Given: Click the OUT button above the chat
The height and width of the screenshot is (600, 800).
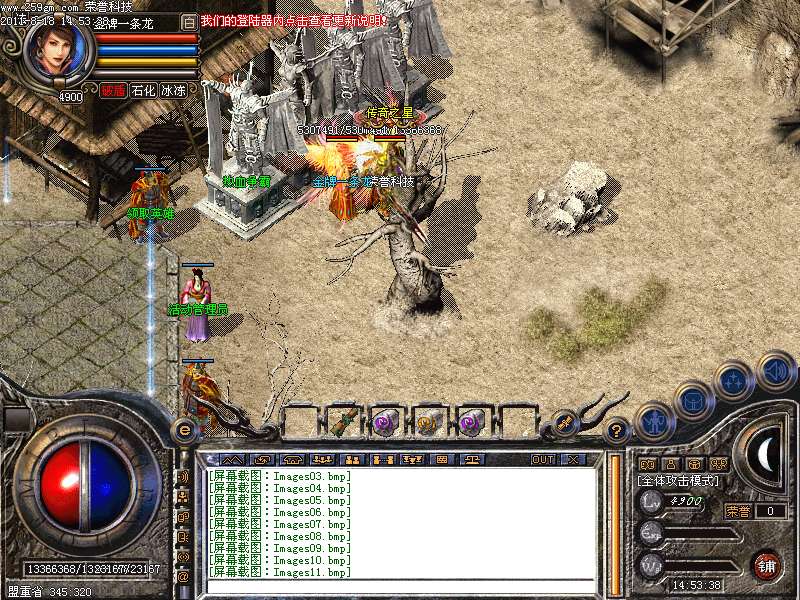Looking at the screenshot, I should (543, 459).
